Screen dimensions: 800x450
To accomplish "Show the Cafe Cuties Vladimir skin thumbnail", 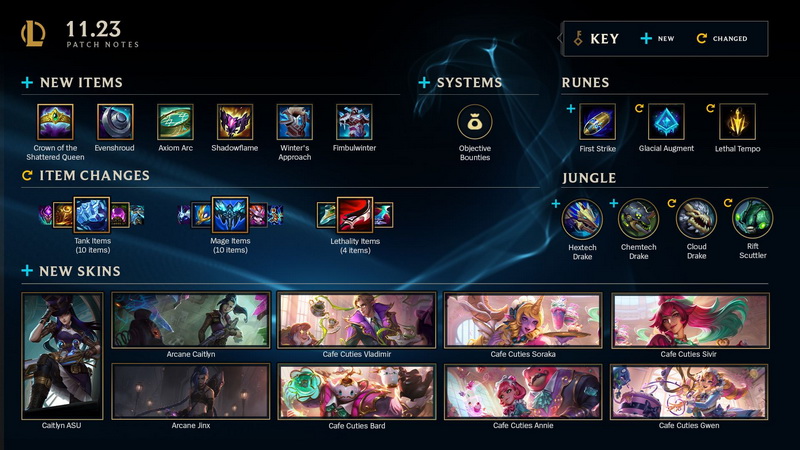I will [357, 320].
